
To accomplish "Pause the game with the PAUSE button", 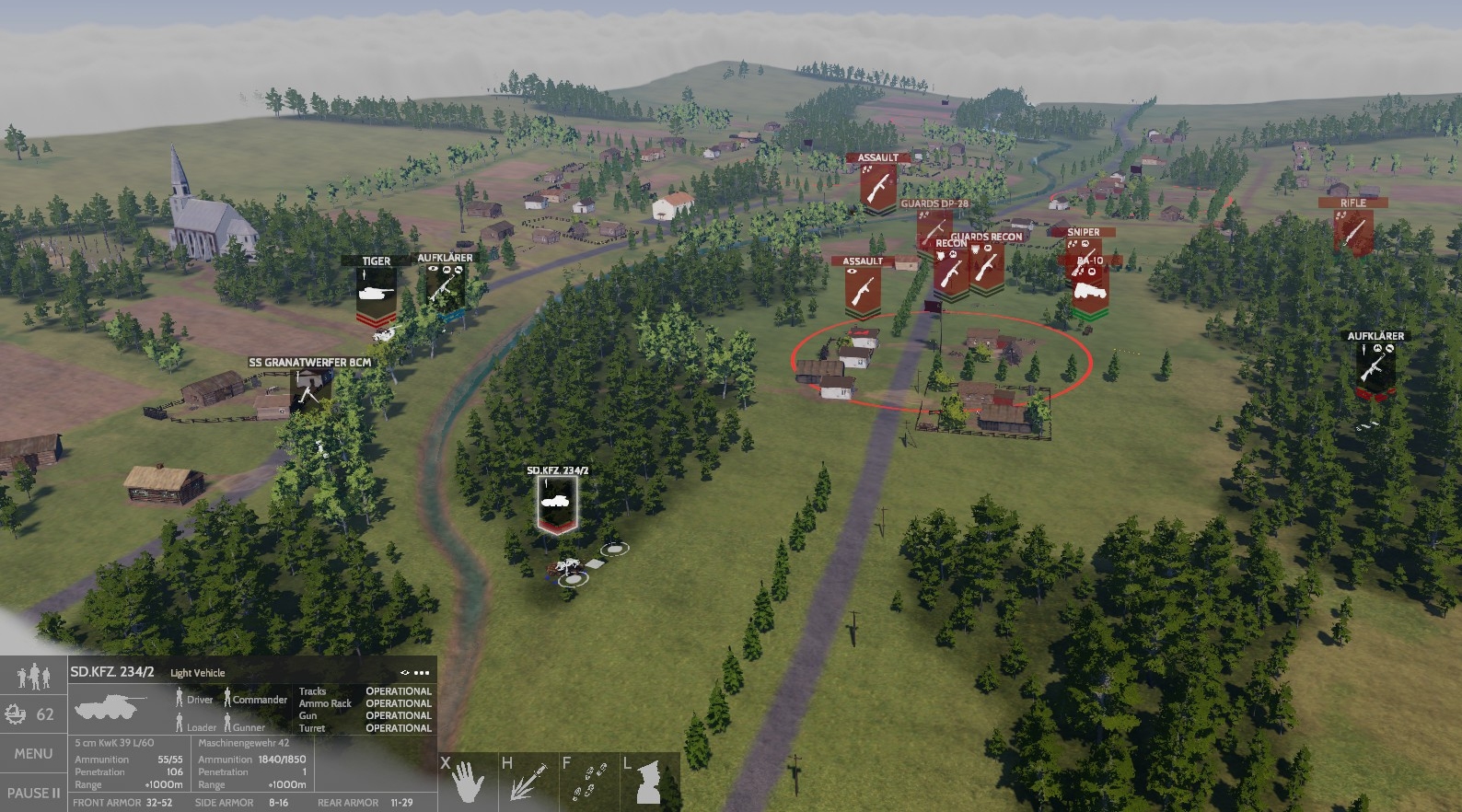I will [x=33, y=793].
